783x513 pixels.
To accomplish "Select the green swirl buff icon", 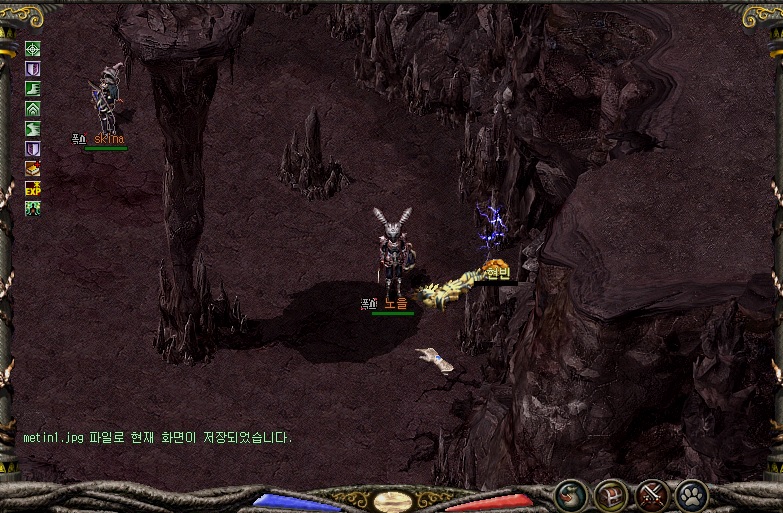I will point(33,128).
